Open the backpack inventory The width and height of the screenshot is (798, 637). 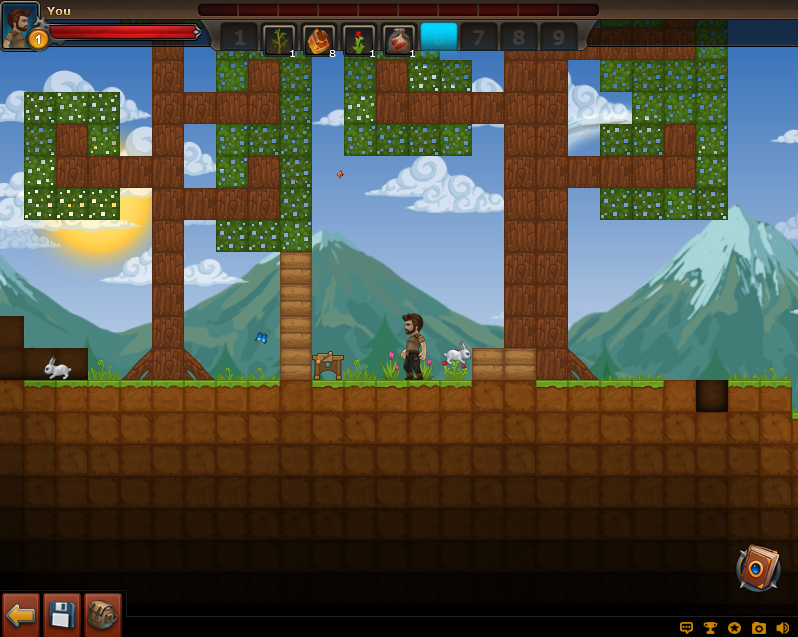[x=102, y=614]
